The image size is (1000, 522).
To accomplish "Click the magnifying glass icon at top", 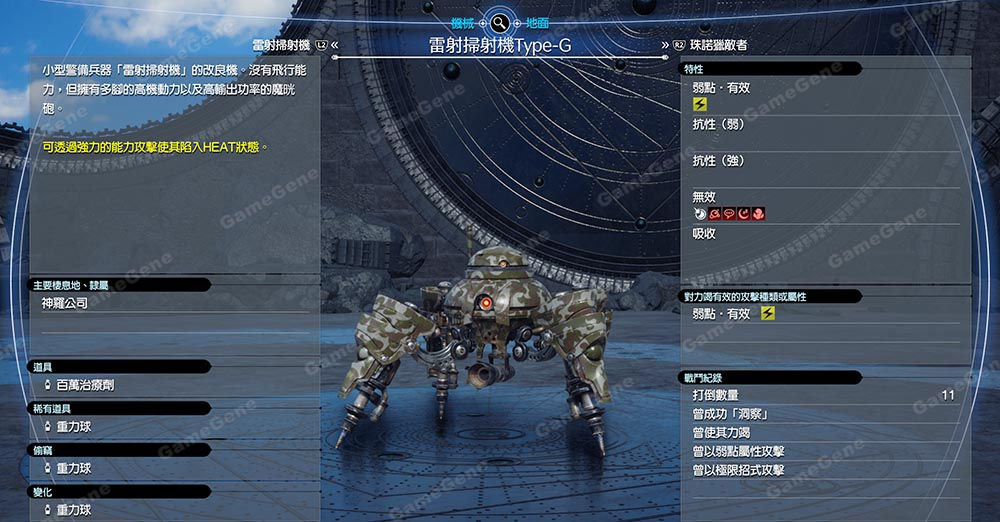I will (x=499, y=22).
